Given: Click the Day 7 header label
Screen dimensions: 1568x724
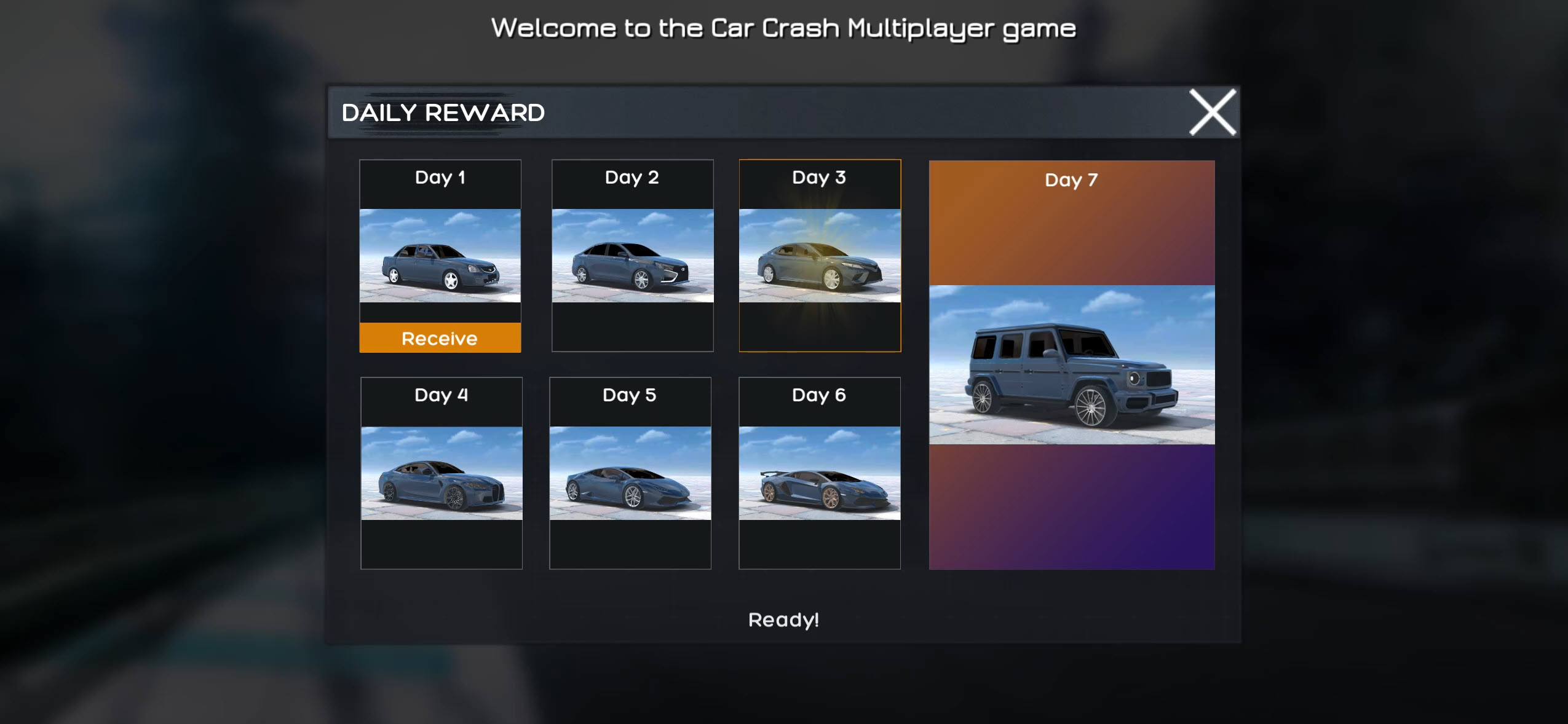Looking at the screenshot, I should [1071, 179].
